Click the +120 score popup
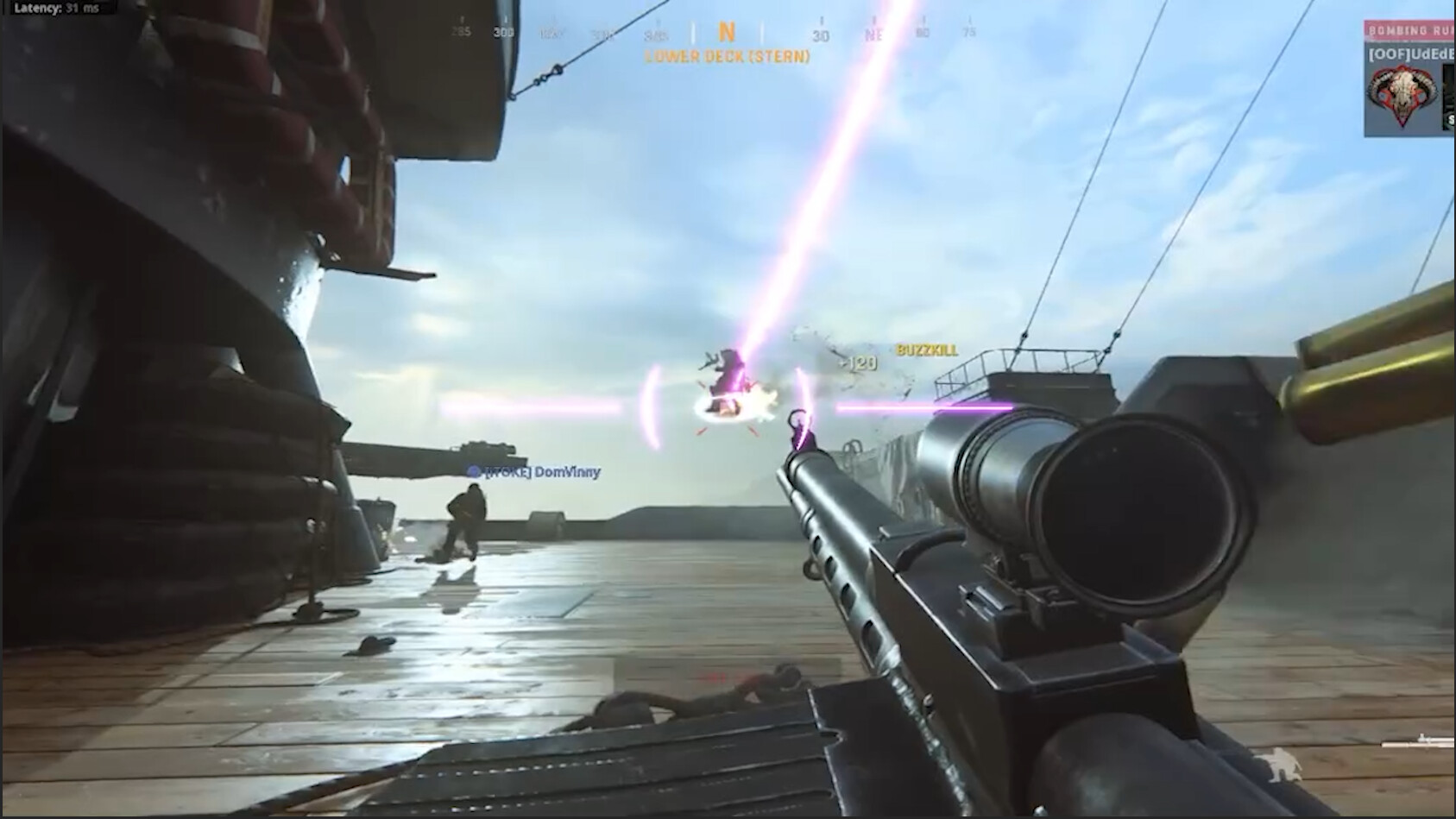 tap(858, 364)
